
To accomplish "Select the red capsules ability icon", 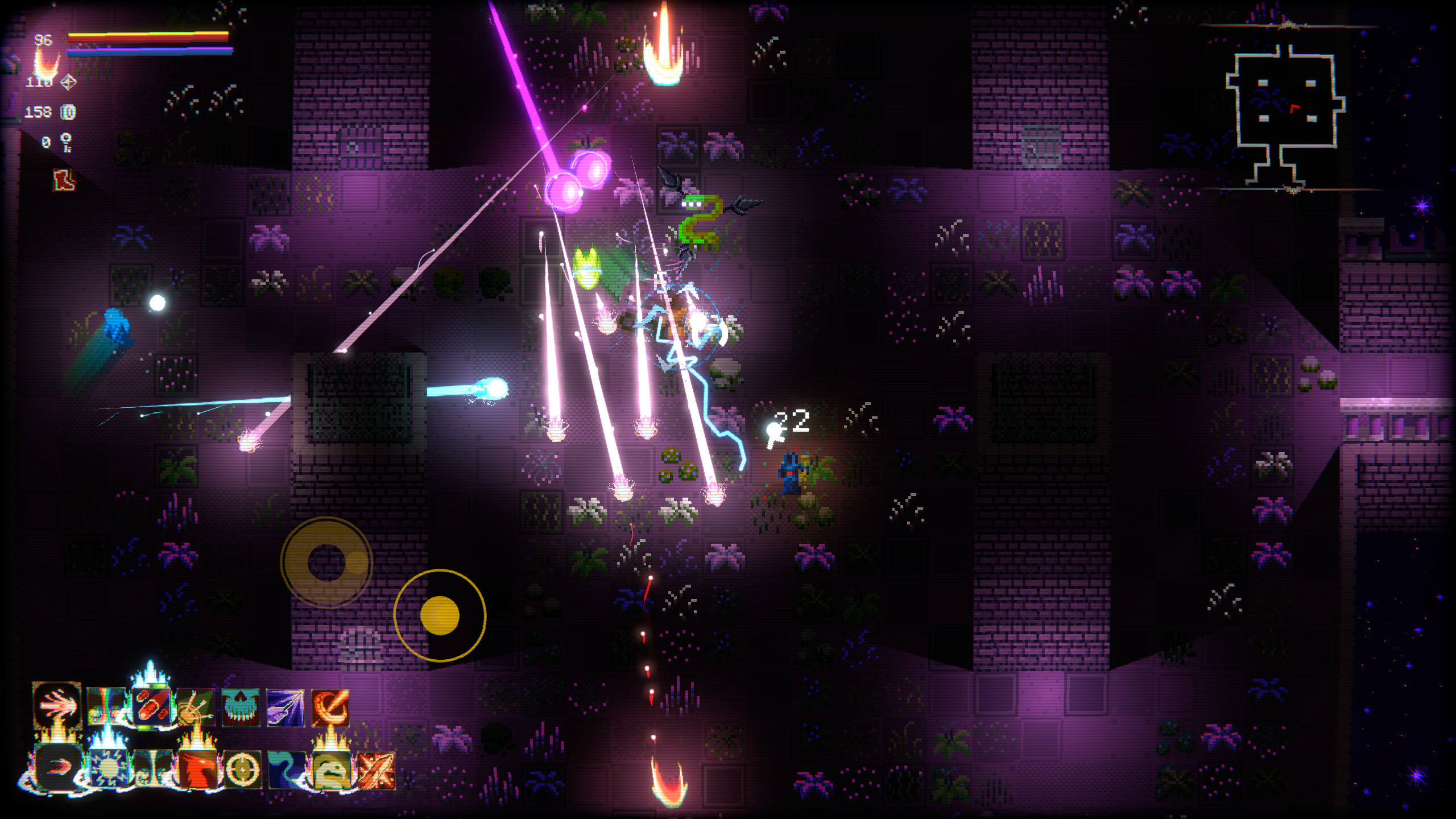I will tap(154, 705).
